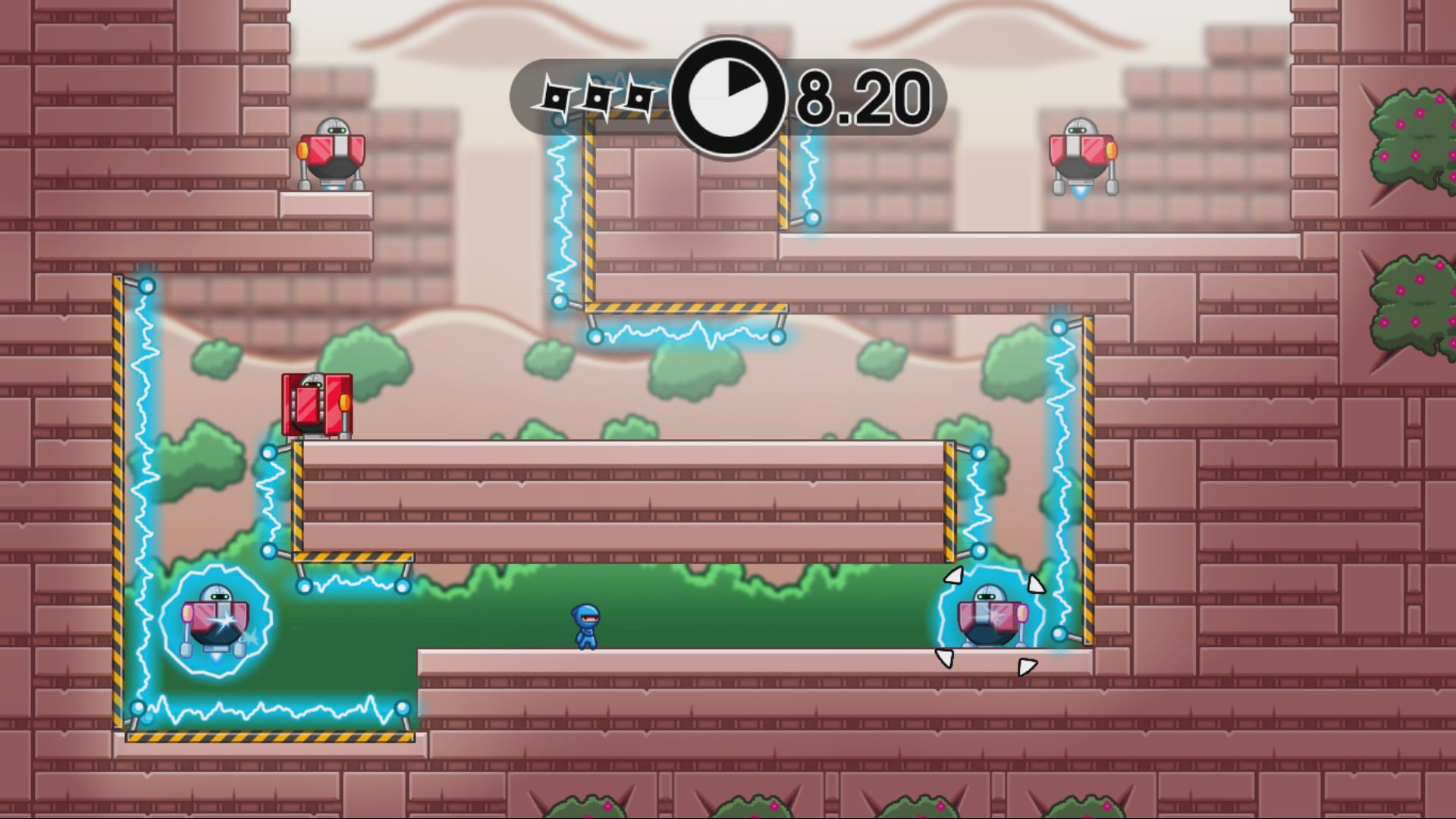Click the sideways red robot above the long platform
The width and height of the screenshot is (1456, 819).
(317, 404)
